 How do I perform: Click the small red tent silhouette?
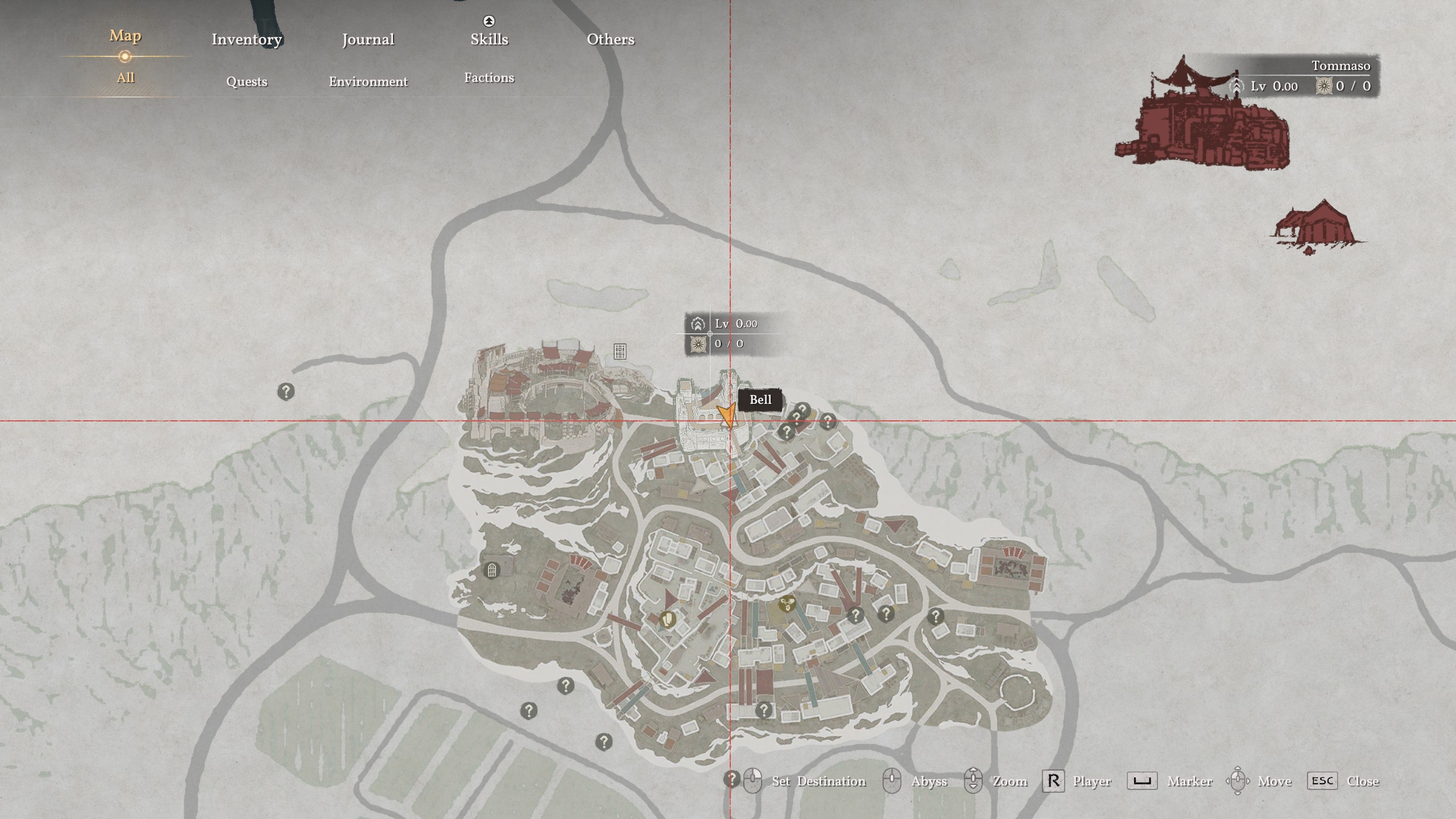click(1318, 226)
